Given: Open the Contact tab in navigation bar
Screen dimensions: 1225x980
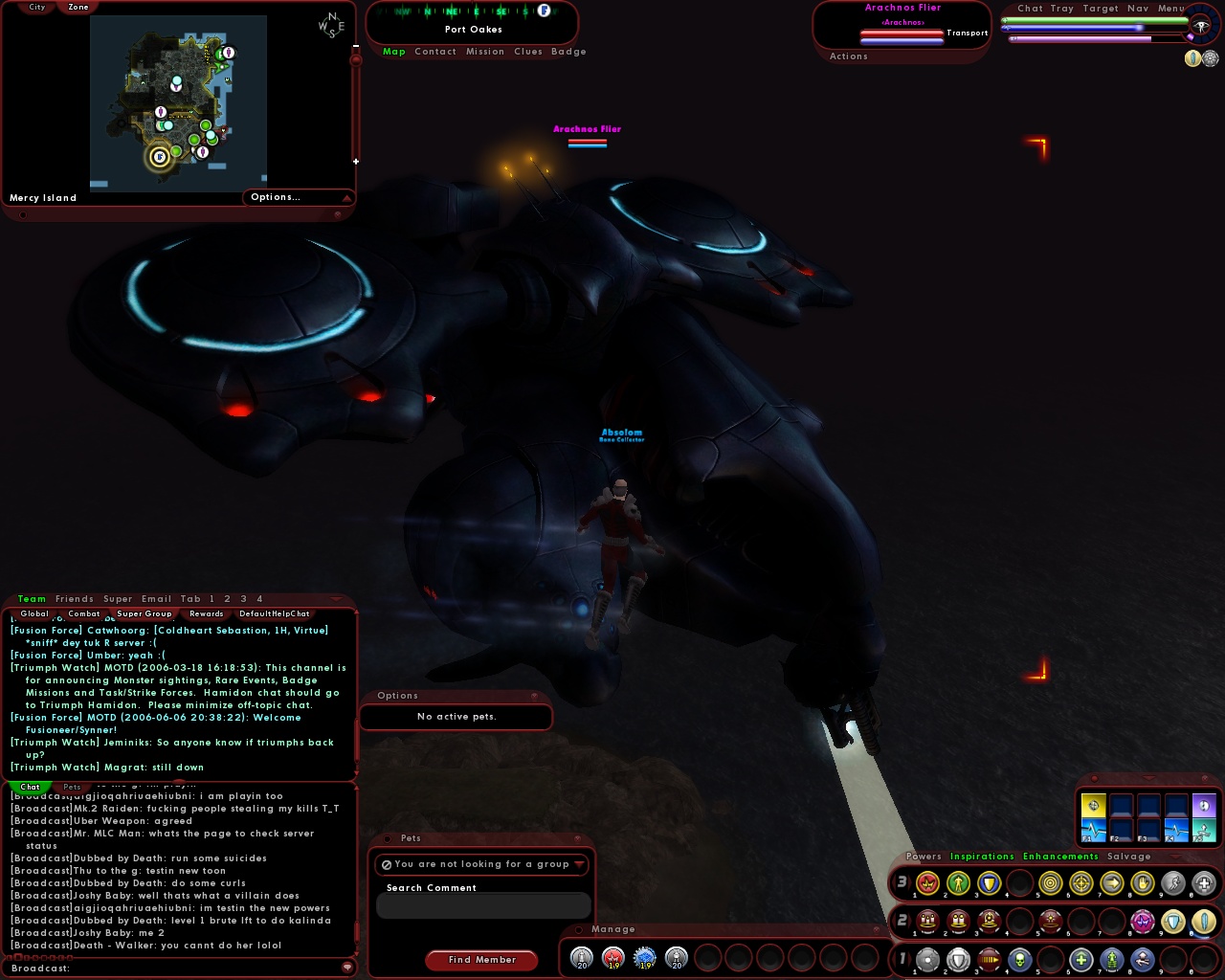Looking at the screenshot, I should pos(435,52).
